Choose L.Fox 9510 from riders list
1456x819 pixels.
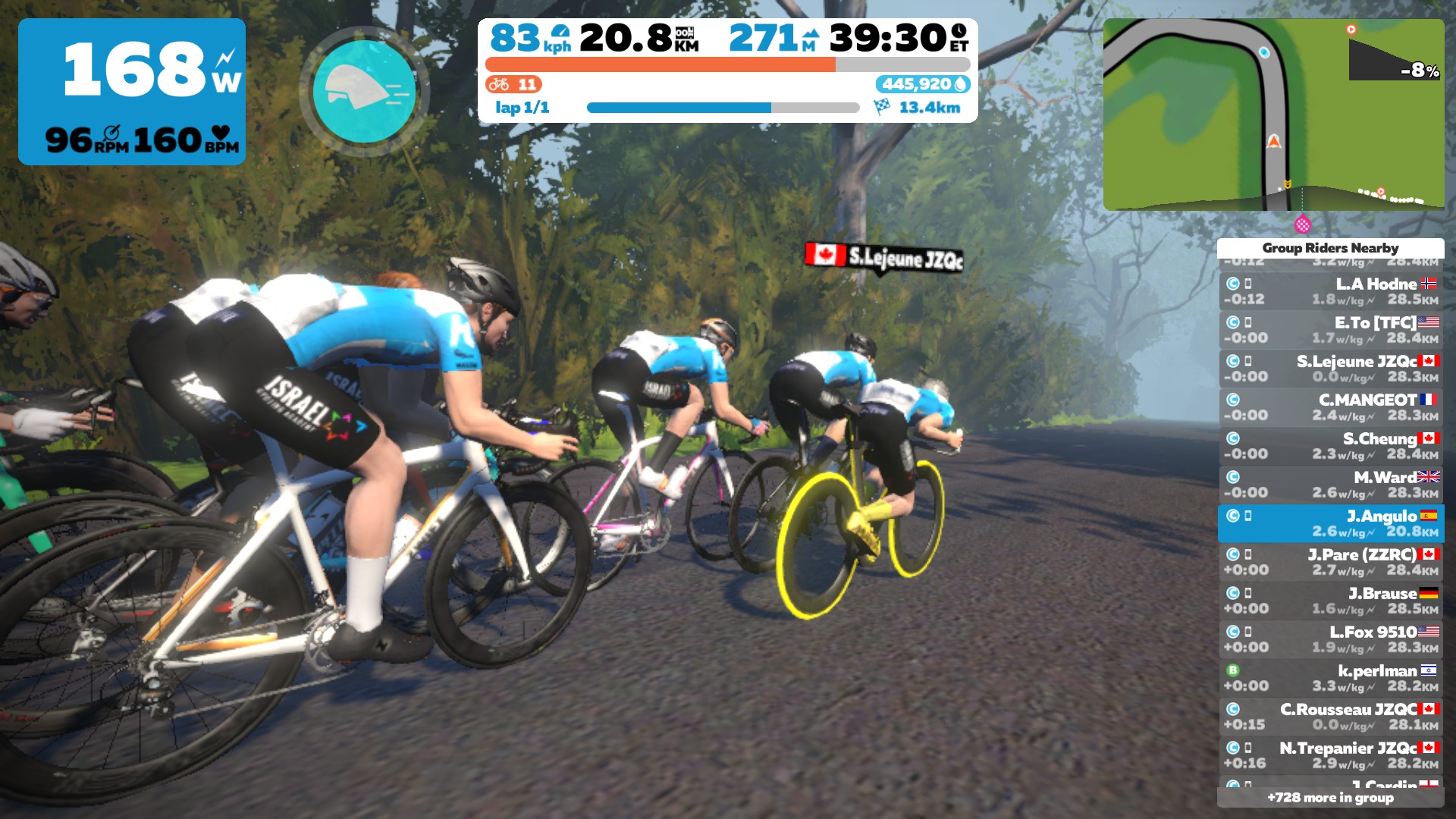point(1330,639)
